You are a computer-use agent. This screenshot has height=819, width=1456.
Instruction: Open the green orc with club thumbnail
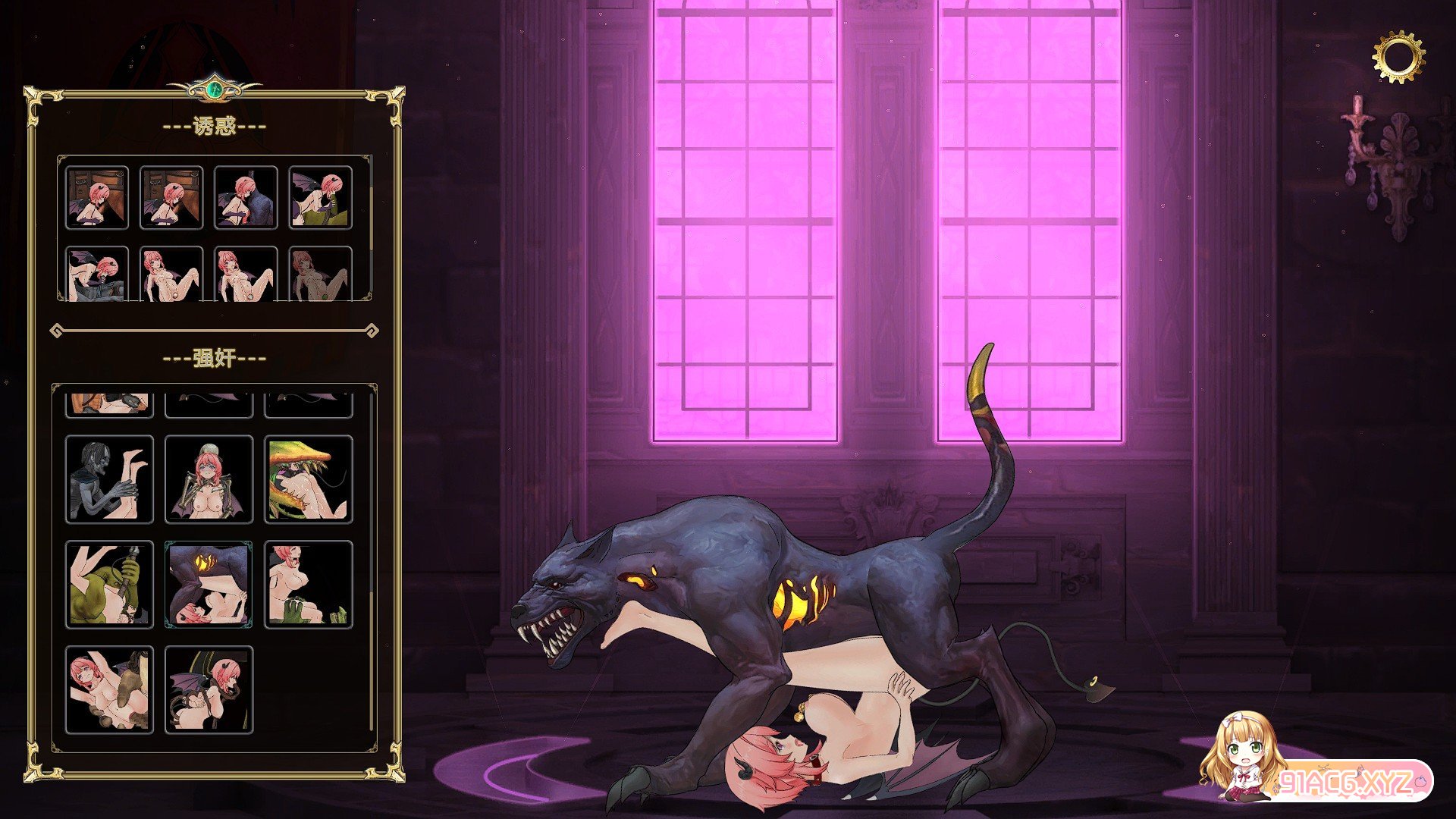point(109,585)
